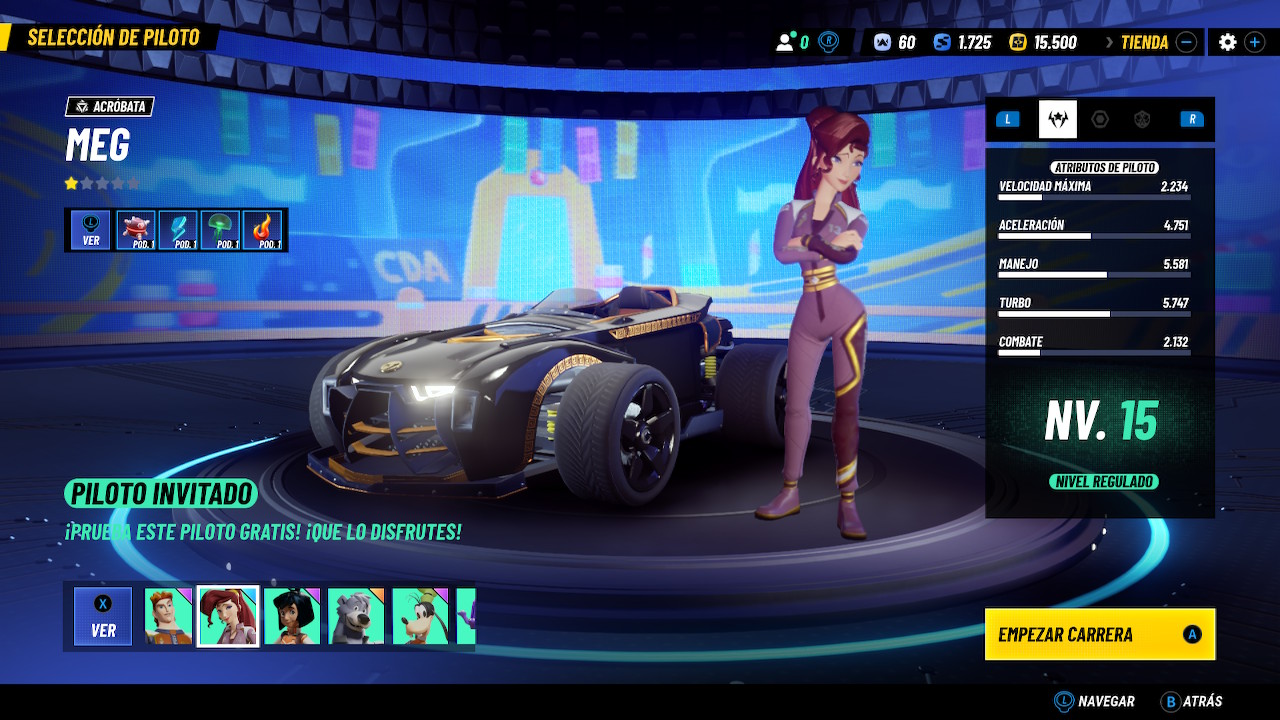Select the Hercules pilot portrait
The image size is (1280, 720).
(166, 616)
